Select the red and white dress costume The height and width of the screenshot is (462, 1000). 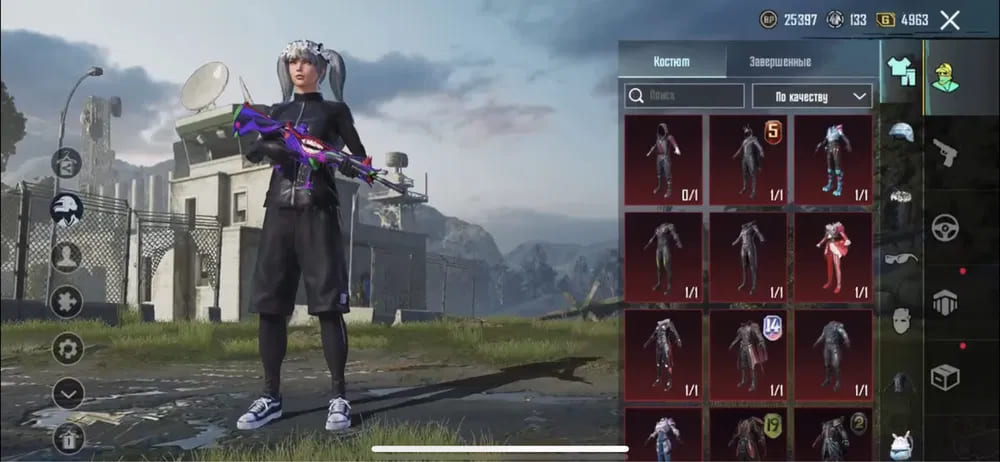[834, 257]
